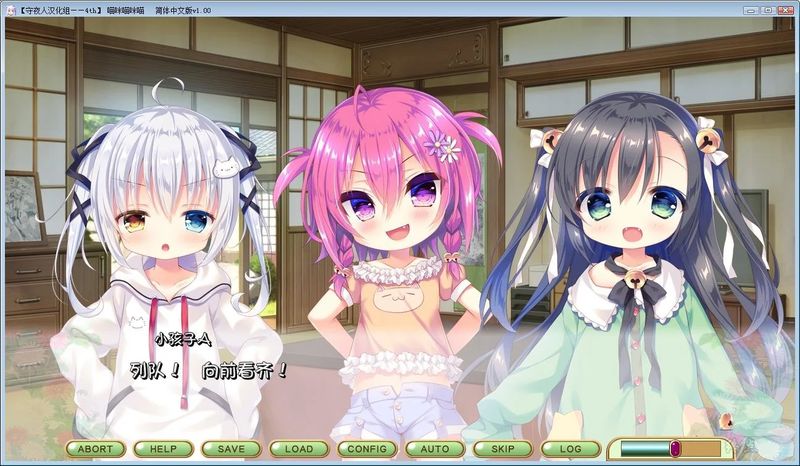Toggle AUTO text advance mode
The image size is (800, 466).
click(435, 449)
